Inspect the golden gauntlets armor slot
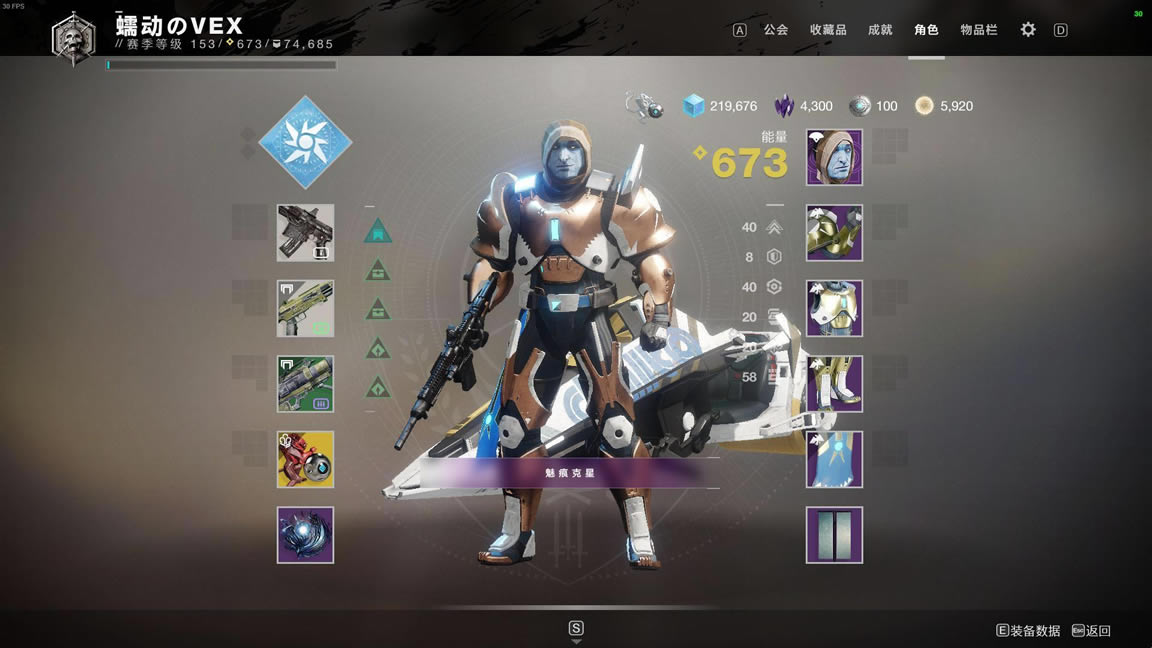The width and height of the screenshot is (1152, 648). [x=834, y=233]
